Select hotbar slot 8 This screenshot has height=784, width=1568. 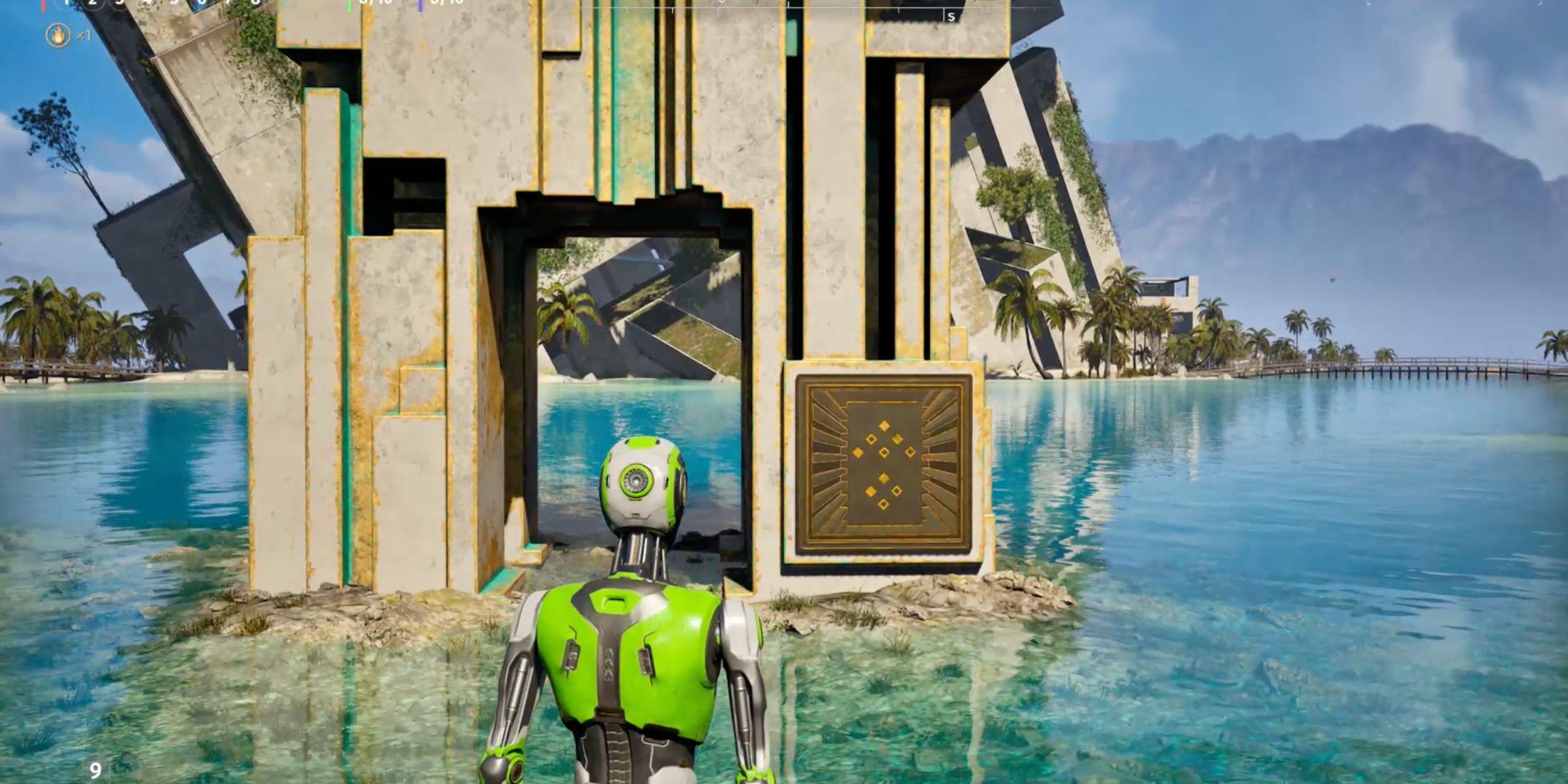click(x=255, y=4)
